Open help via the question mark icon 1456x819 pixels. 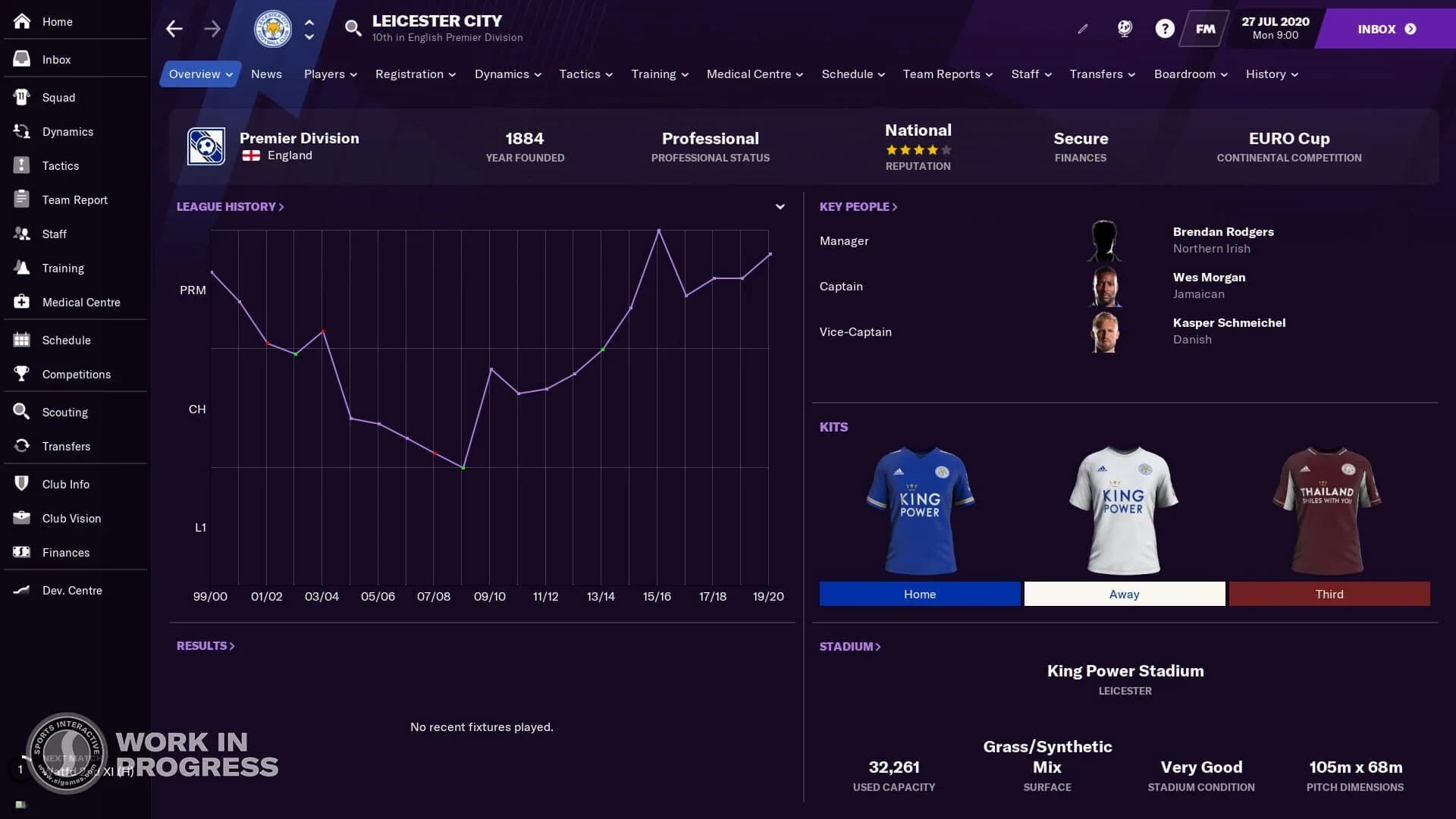click(x=1163, y=28)
